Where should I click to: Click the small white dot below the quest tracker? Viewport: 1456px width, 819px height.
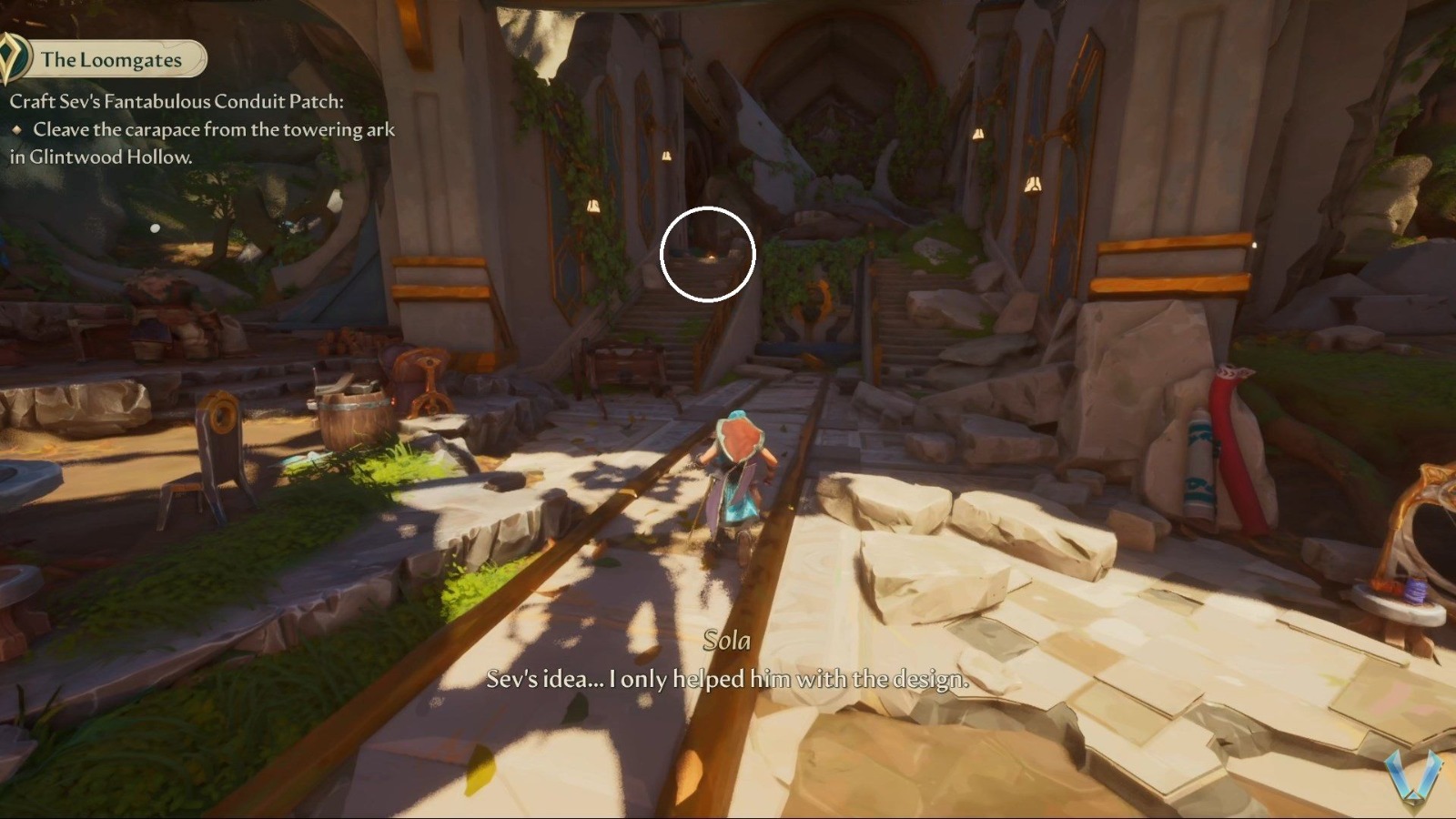[x=154, y=229]
